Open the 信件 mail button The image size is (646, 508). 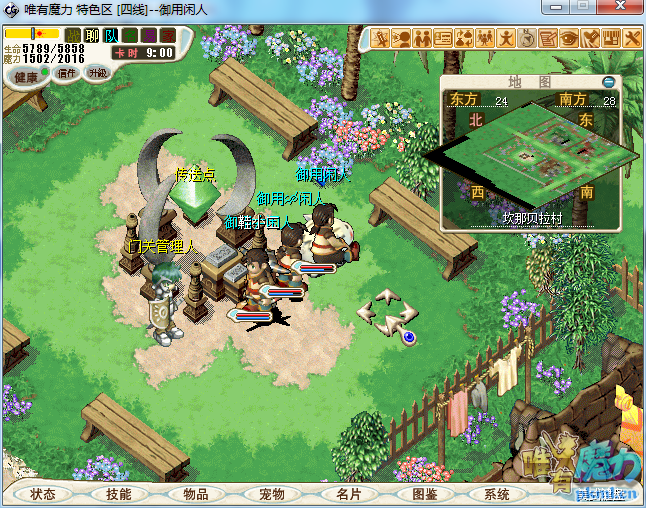pyautogui.click(x=67, y=73)
